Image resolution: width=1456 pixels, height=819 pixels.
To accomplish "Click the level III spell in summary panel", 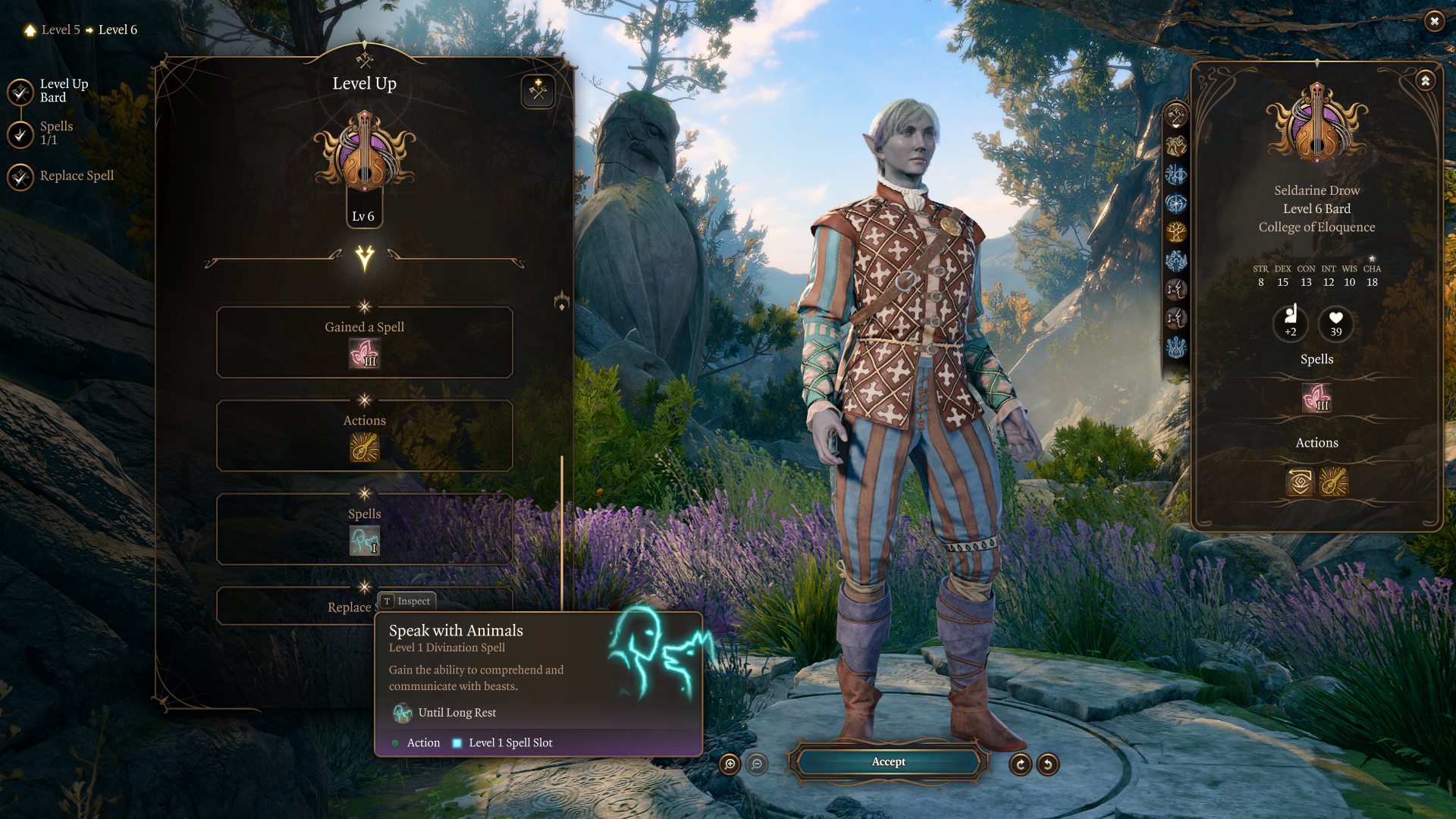I will click(x=1316, y=398).
